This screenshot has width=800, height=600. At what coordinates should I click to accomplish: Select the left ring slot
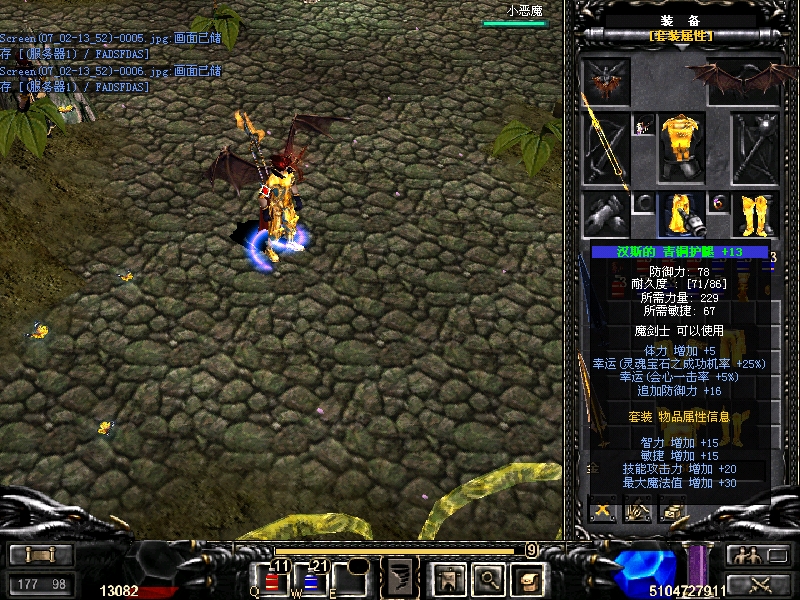[643, 204]
